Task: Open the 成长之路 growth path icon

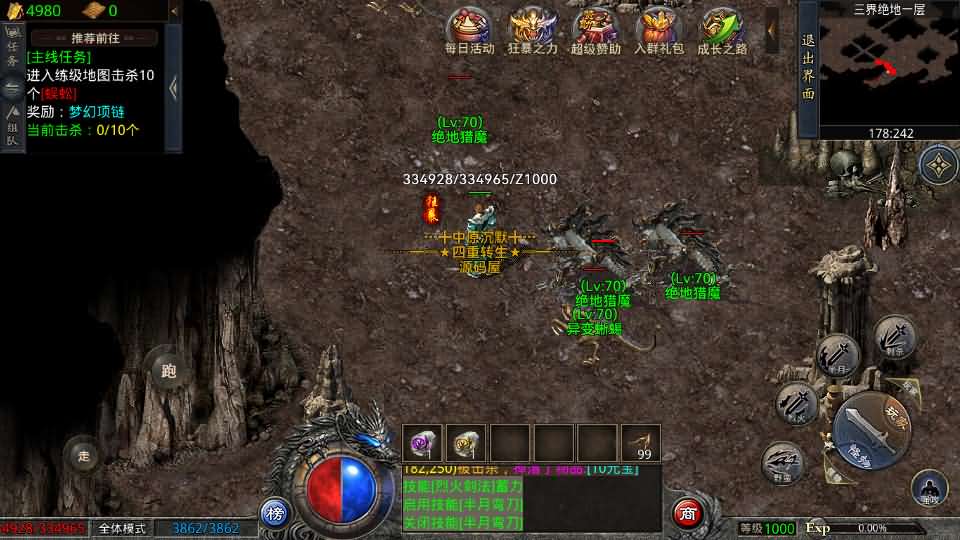Action: (x=722, y=29)
